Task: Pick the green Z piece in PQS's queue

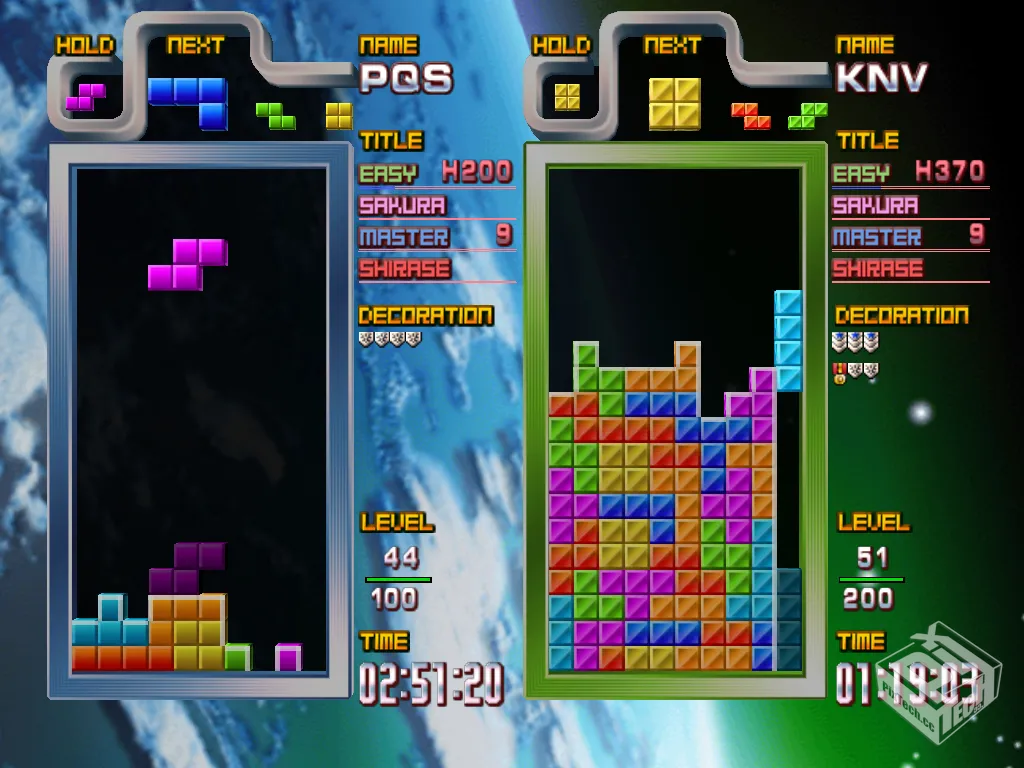Action: tap(275, 115)
